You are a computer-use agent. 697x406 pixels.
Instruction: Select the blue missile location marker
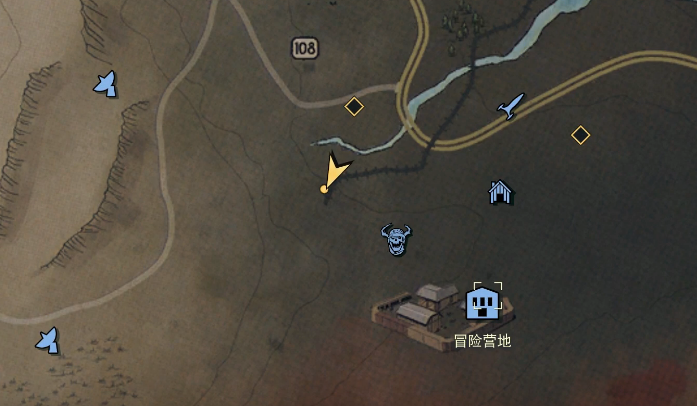[511, 105]
